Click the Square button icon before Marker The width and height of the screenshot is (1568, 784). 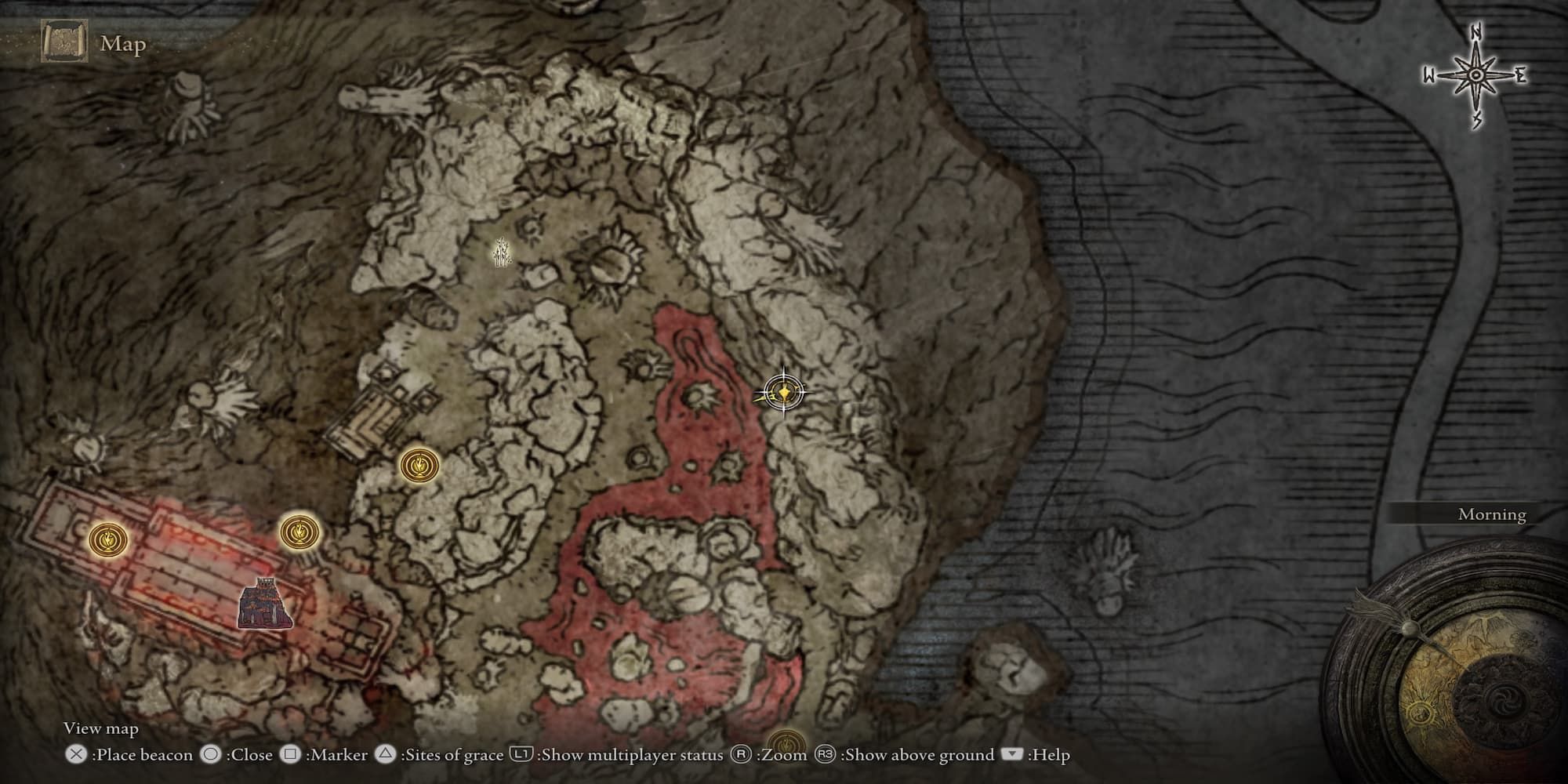coord(289,755)
